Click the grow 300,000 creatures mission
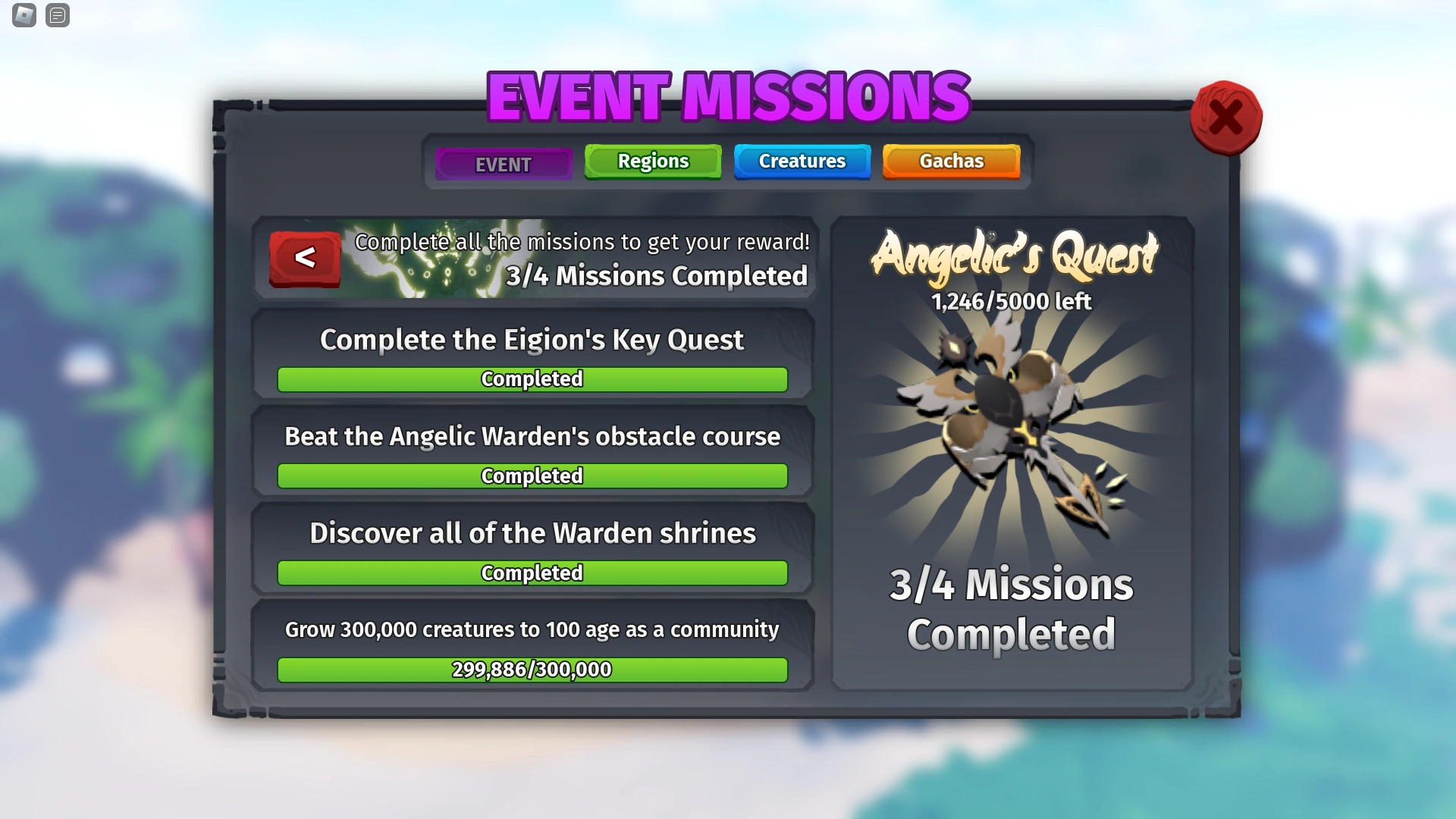1456x819 pixels. click(531, 629)
